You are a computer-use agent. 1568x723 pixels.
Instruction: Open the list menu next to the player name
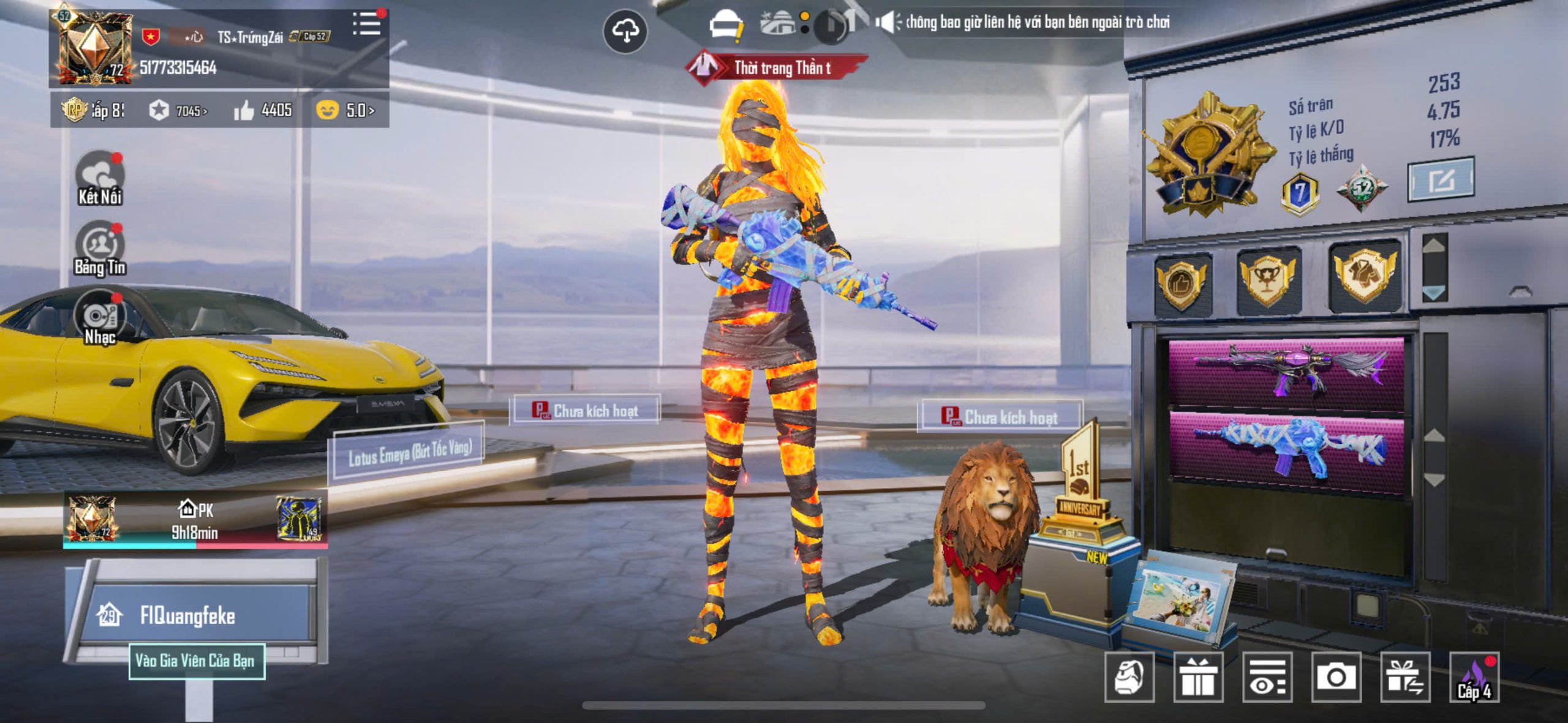pyautogui.click(x=367, y=24)
